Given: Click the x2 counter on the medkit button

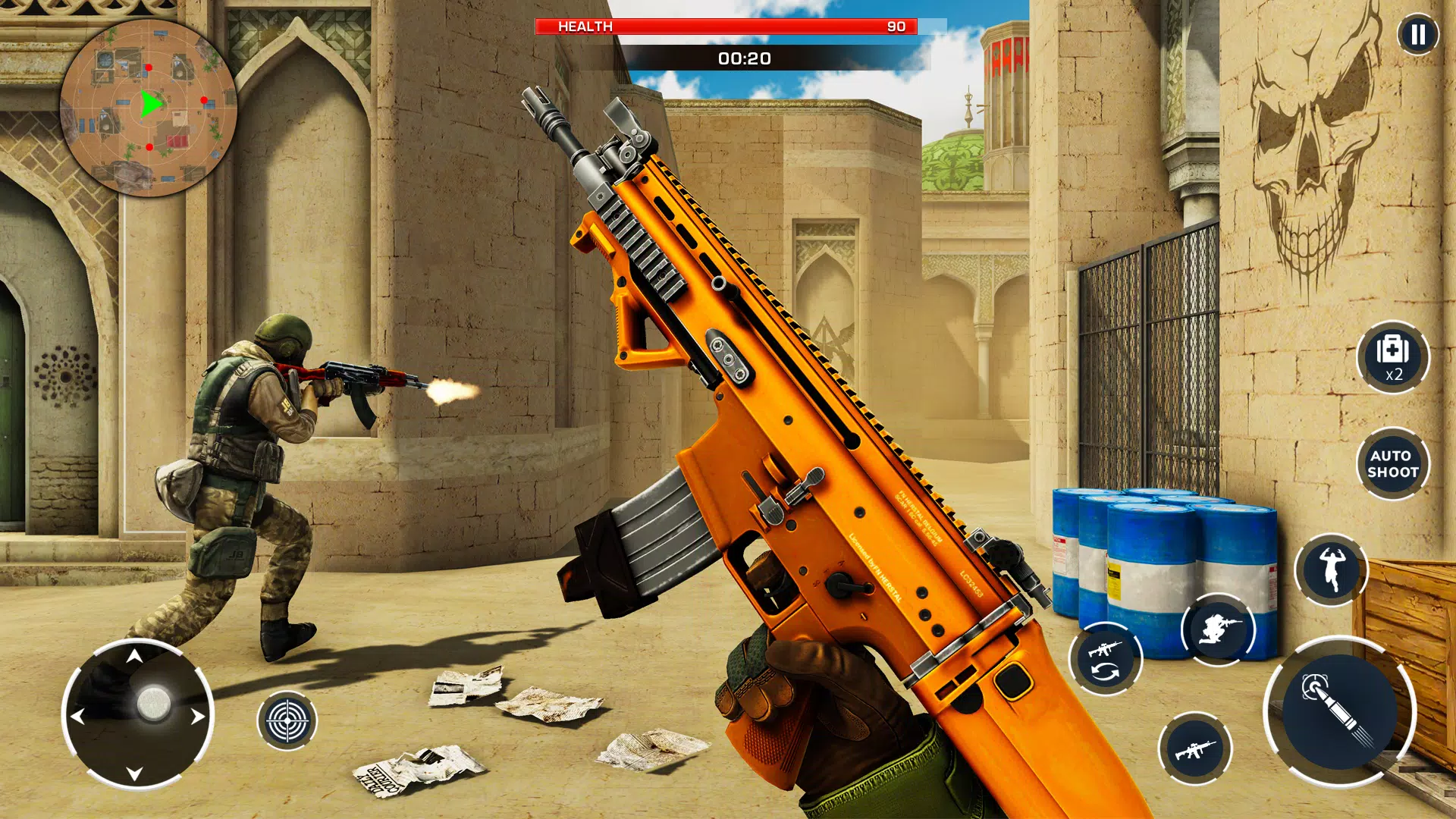Looking at the screenshot, I should point(1394,373).
